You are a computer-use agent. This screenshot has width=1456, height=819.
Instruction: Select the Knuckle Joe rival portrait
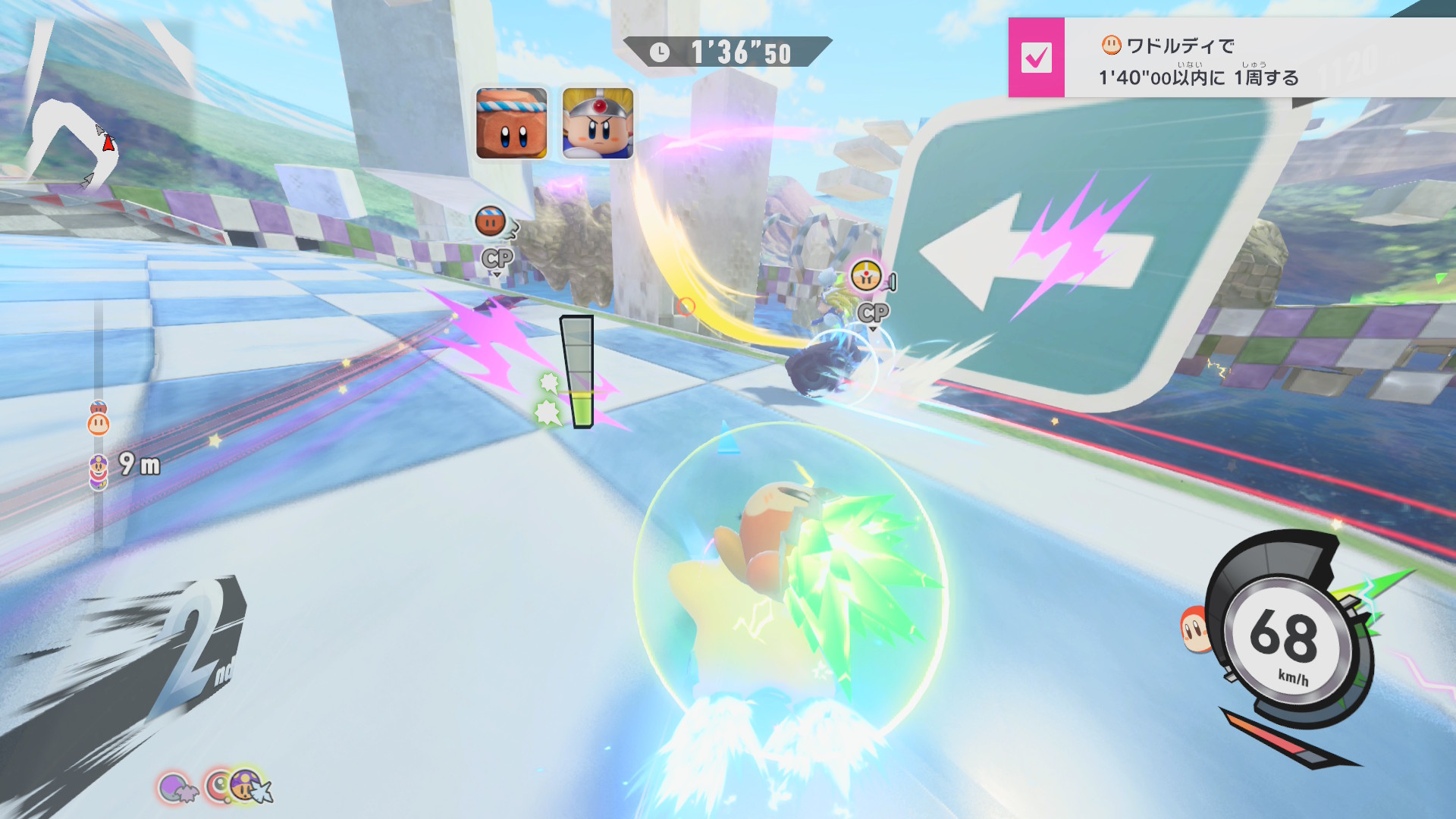coord(598,123)
